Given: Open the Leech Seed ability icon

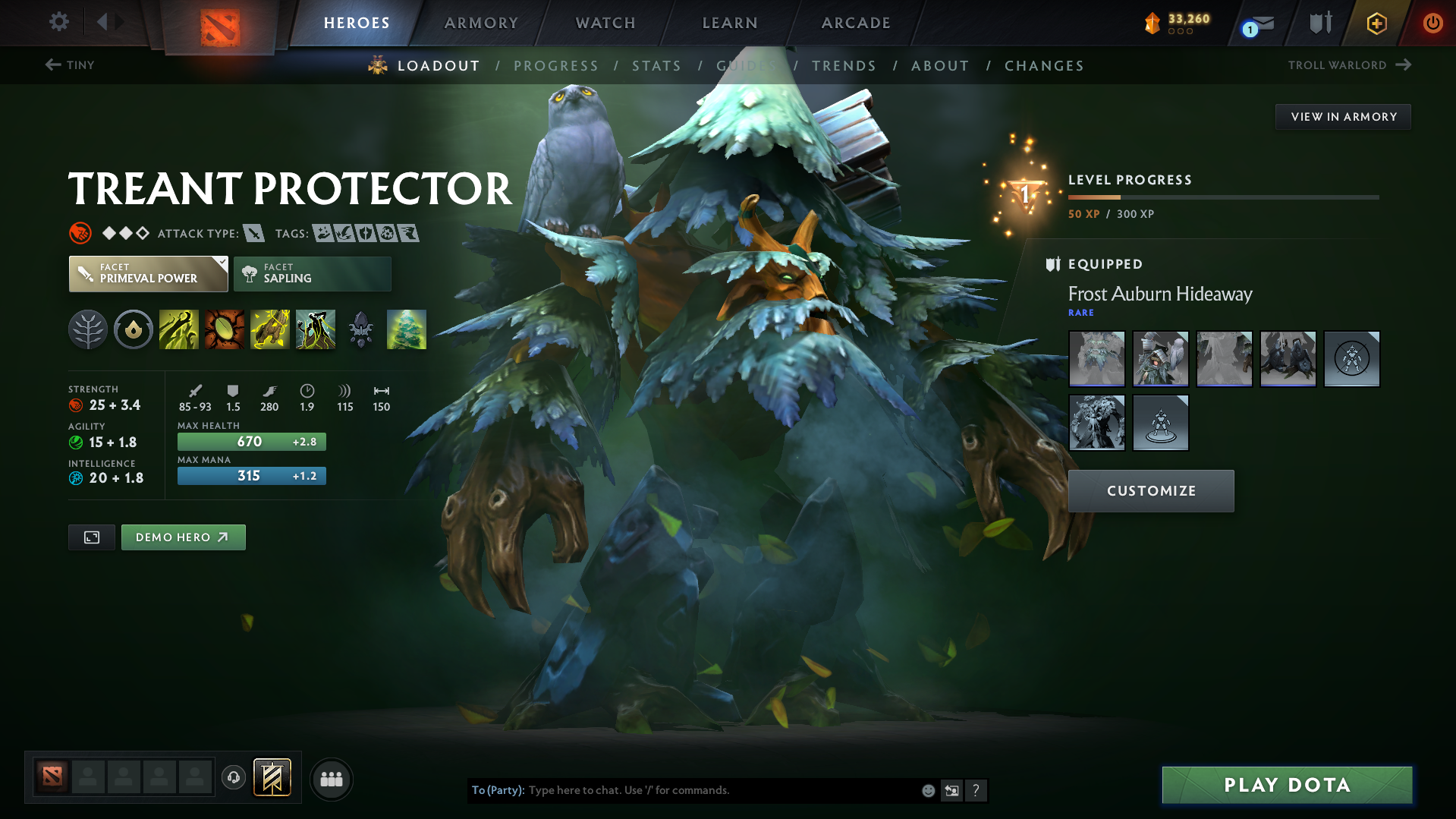Looking at the screenshot, I should 225,329.
